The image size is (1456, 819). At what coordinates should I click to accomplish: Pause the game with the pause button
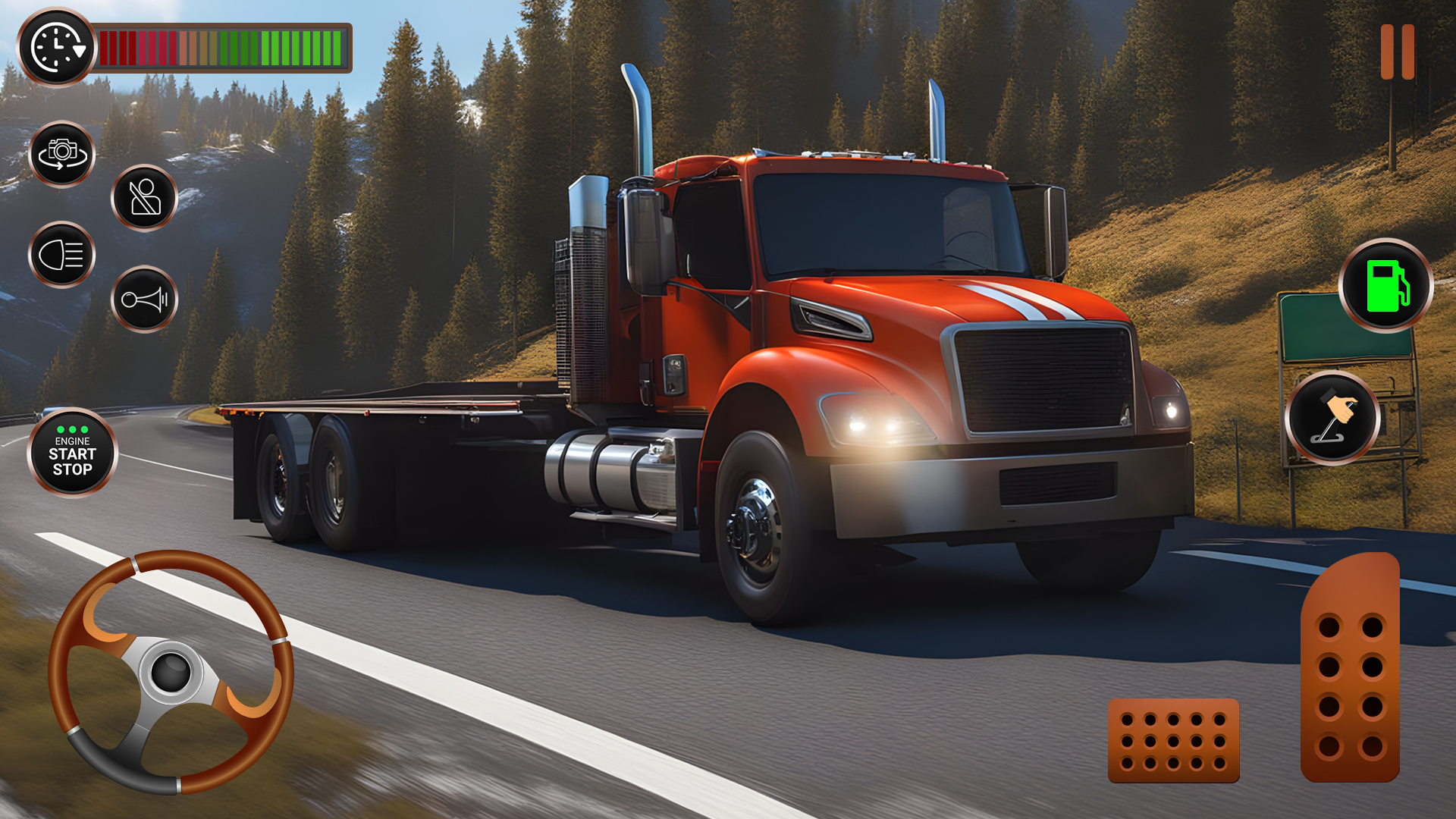coord(1397,52)
